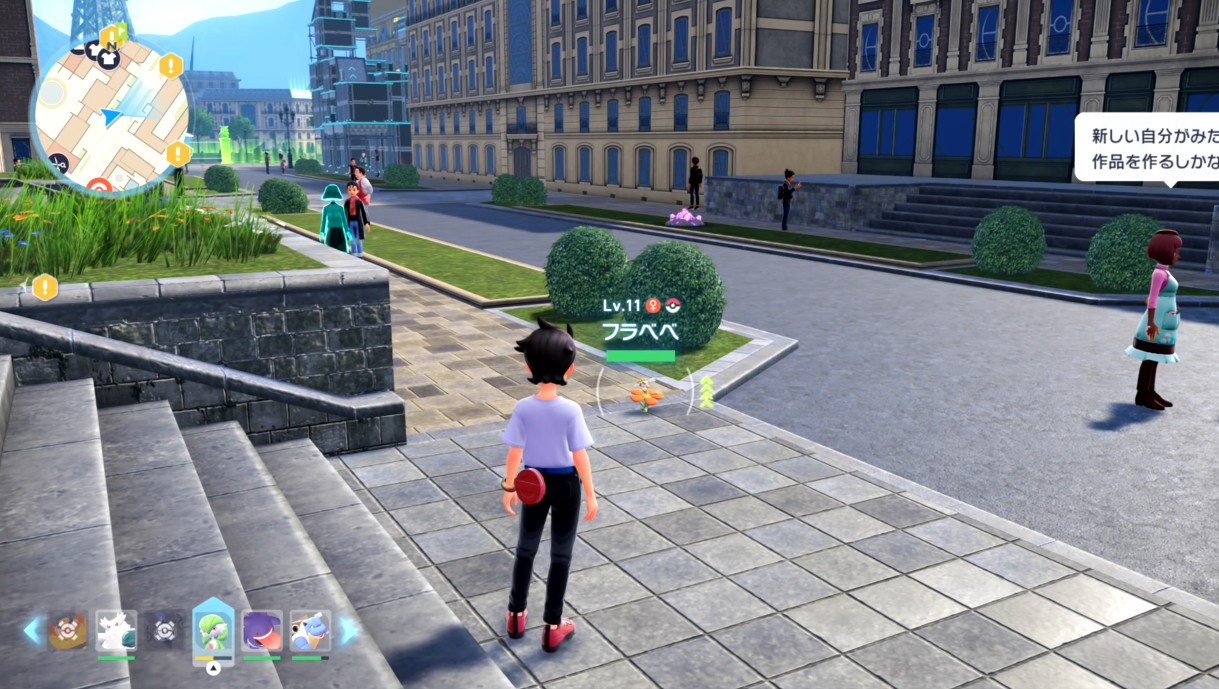Select the white furry Pokémon party slot
This screenshot has width=1219, height=689.
[x=116, y=631]
